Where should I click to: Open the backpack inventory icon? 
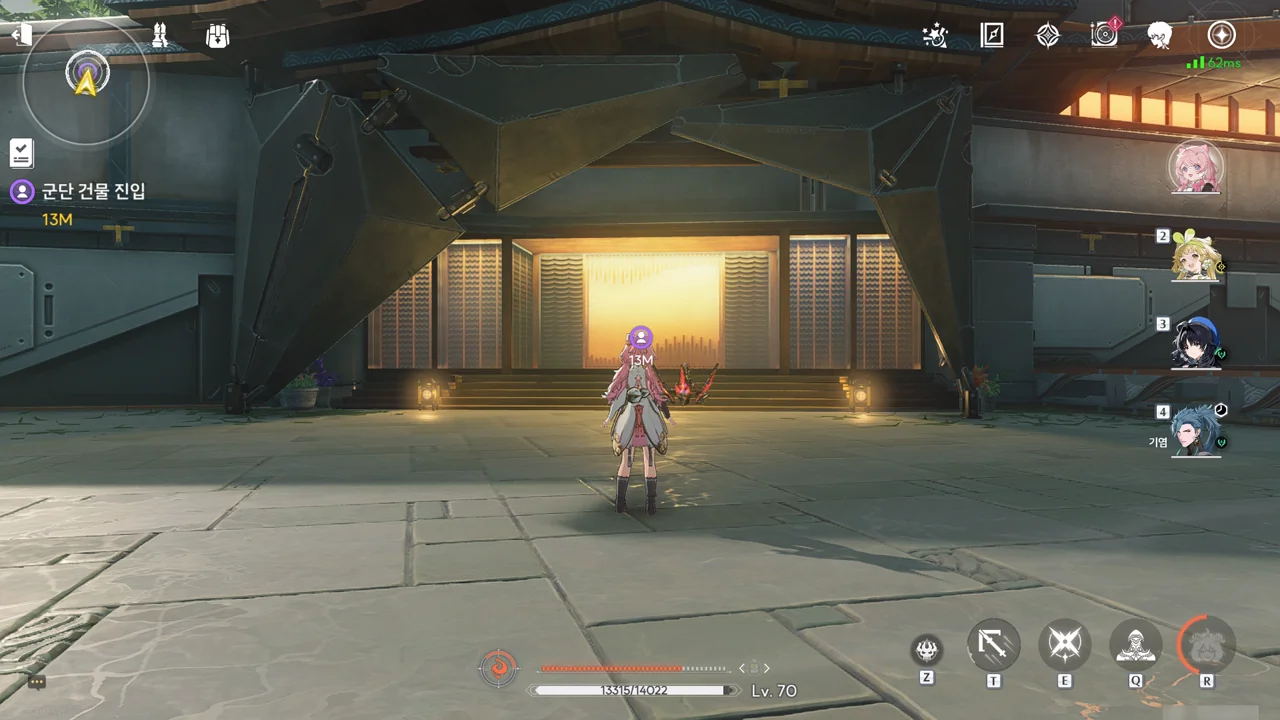217,36
